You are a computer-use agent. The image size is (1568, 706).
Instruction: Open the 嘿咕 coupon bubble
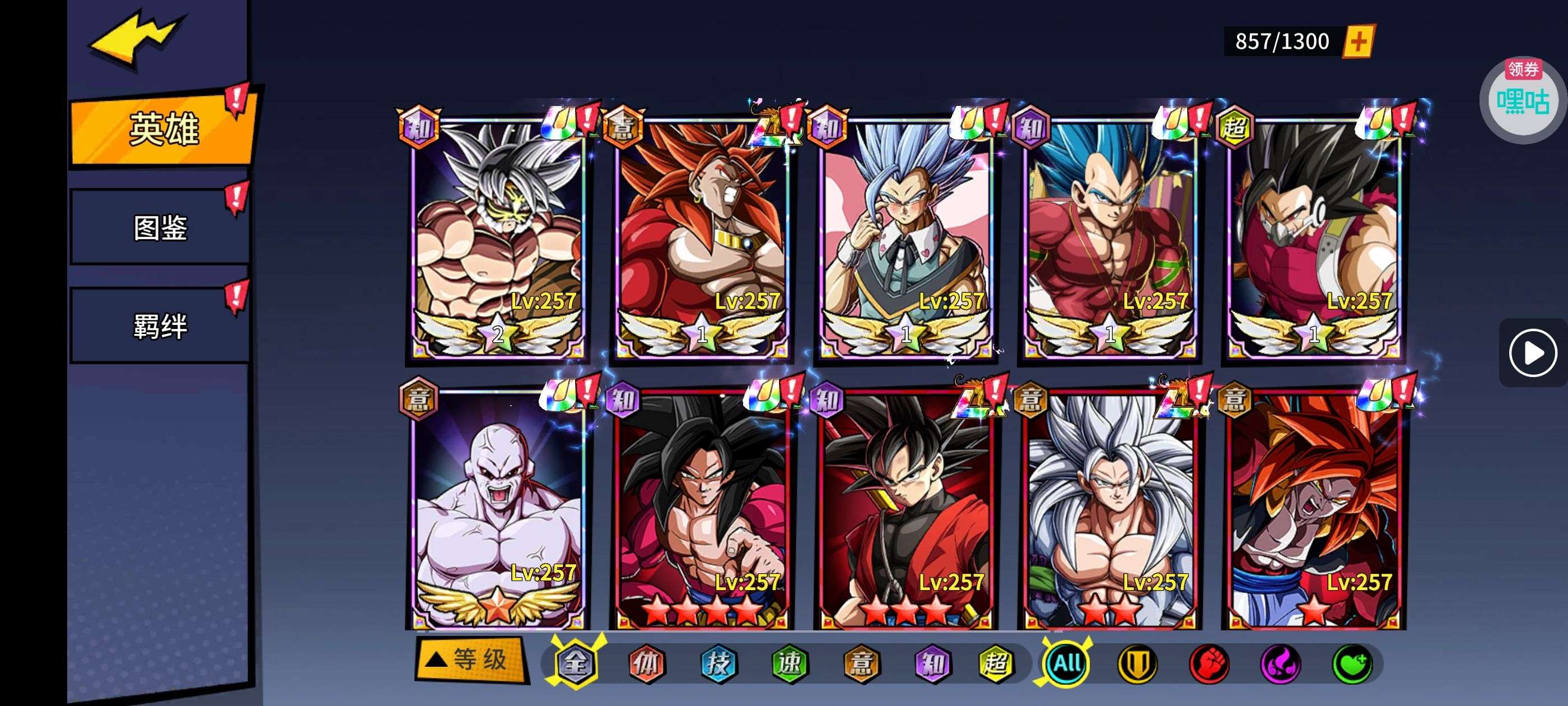1523,101
